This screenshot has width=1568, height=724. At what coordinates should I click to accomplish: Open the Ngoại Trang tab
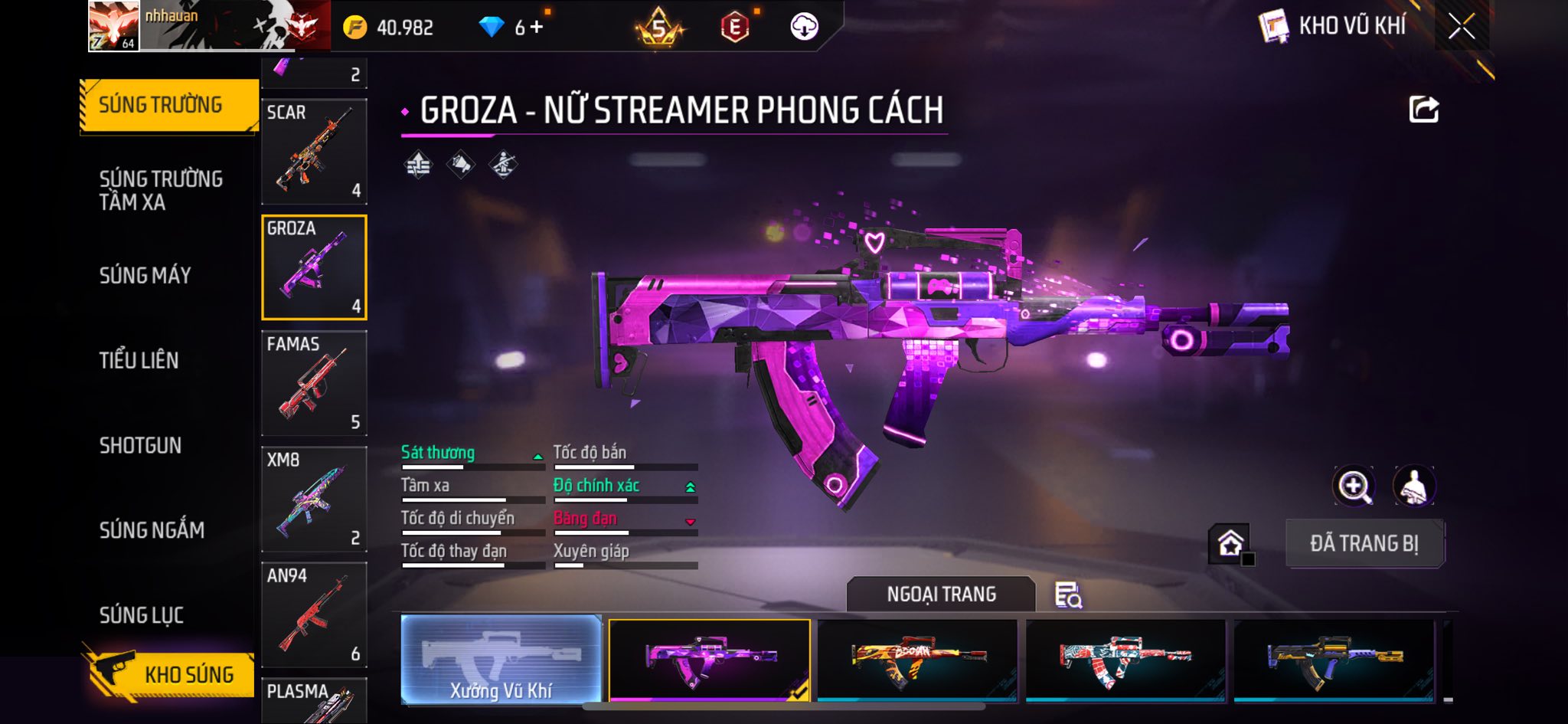941,595
